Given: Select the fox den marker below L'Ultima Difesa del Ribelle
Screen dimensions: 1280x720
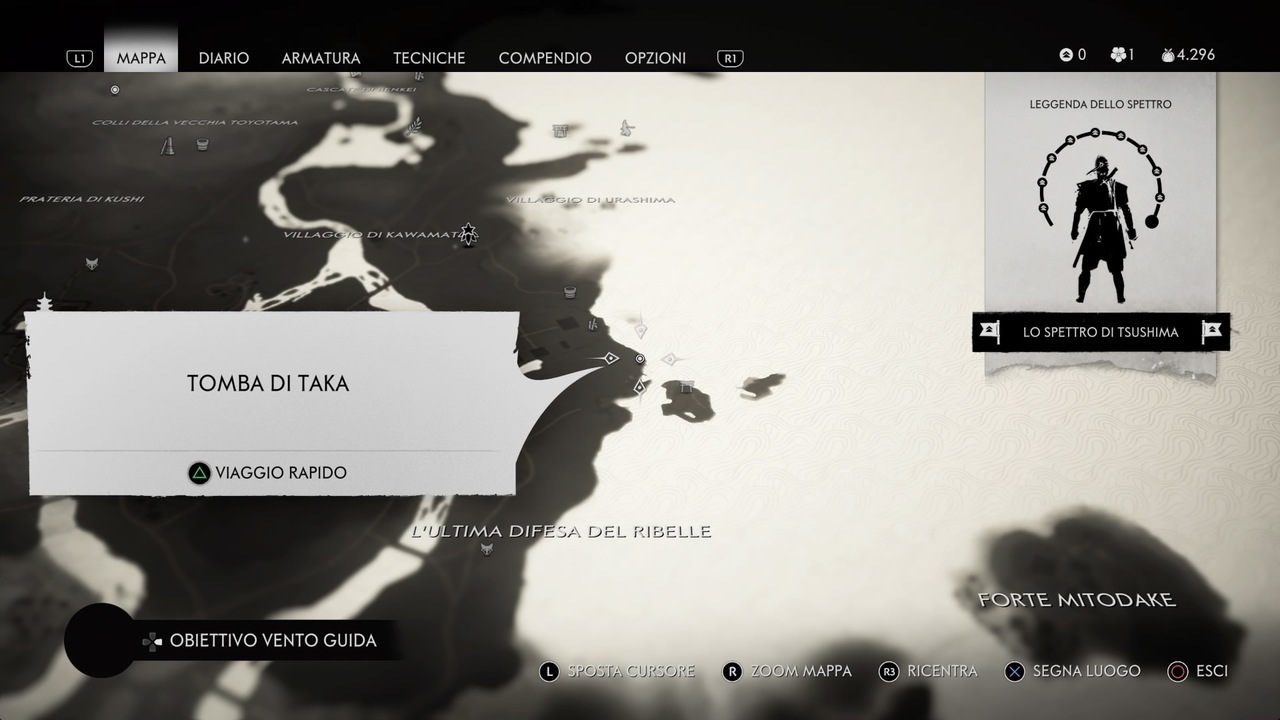Looking at the screenshot, I should click(x=487, y=549).
